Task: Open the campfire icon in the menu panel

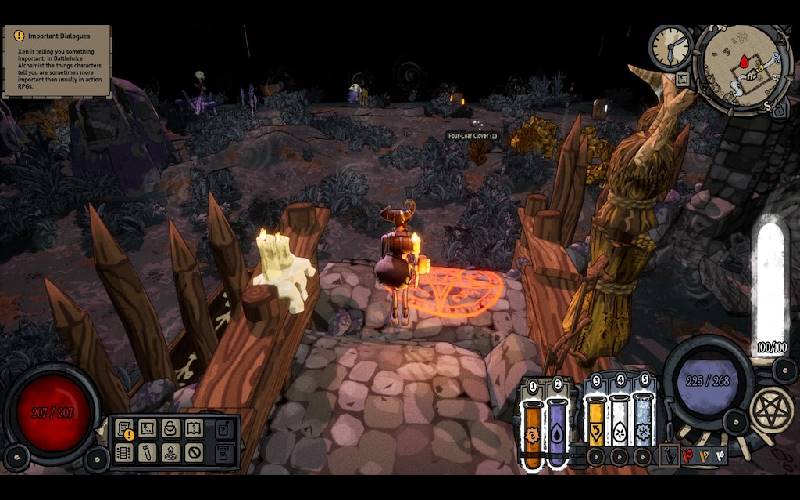Action: pyautogui.click(x=170, y=452)
